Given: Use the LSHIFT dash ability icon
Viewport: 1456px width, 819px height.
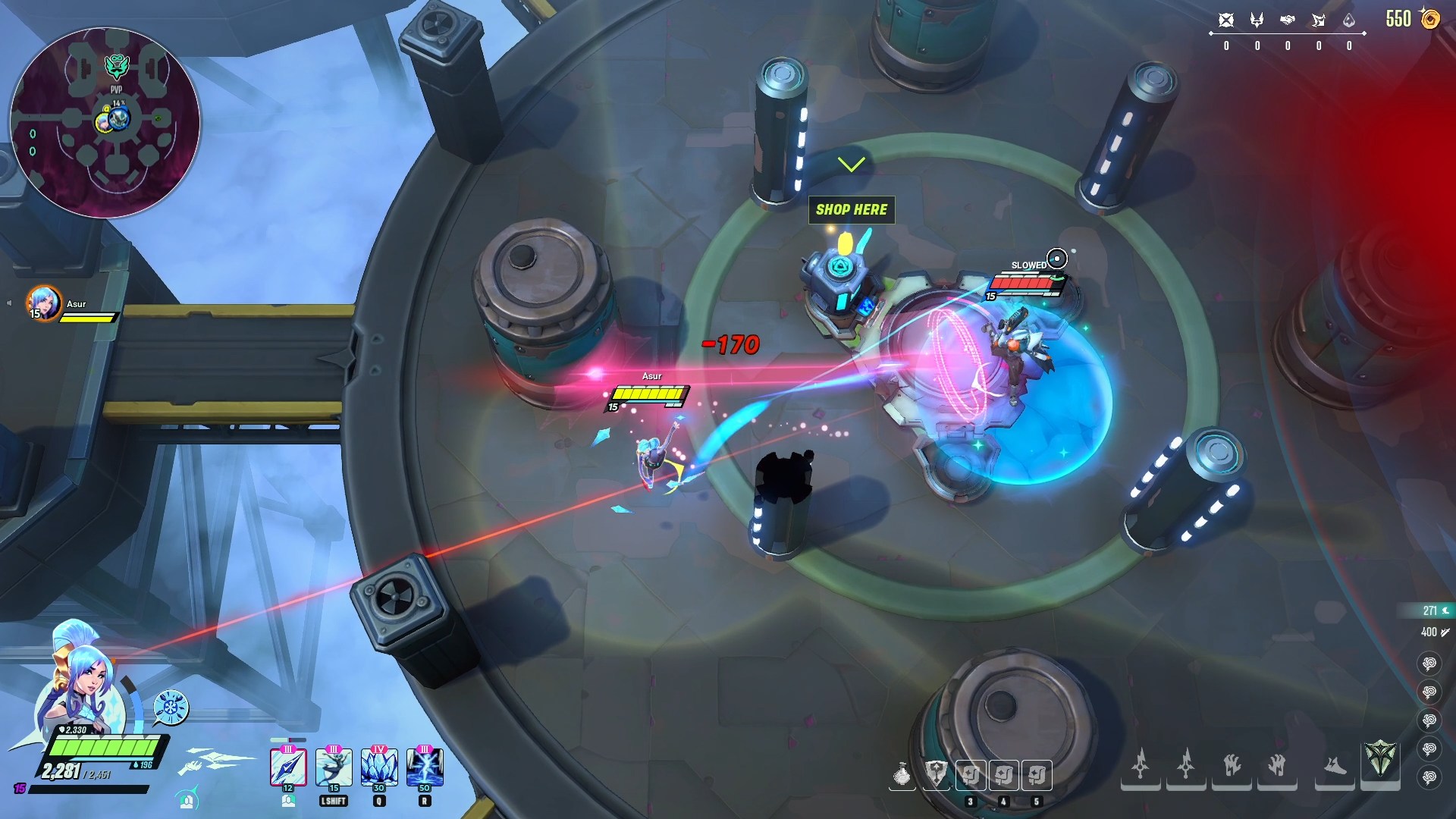Looking at the screenshot, I should [x=334, y=767].
